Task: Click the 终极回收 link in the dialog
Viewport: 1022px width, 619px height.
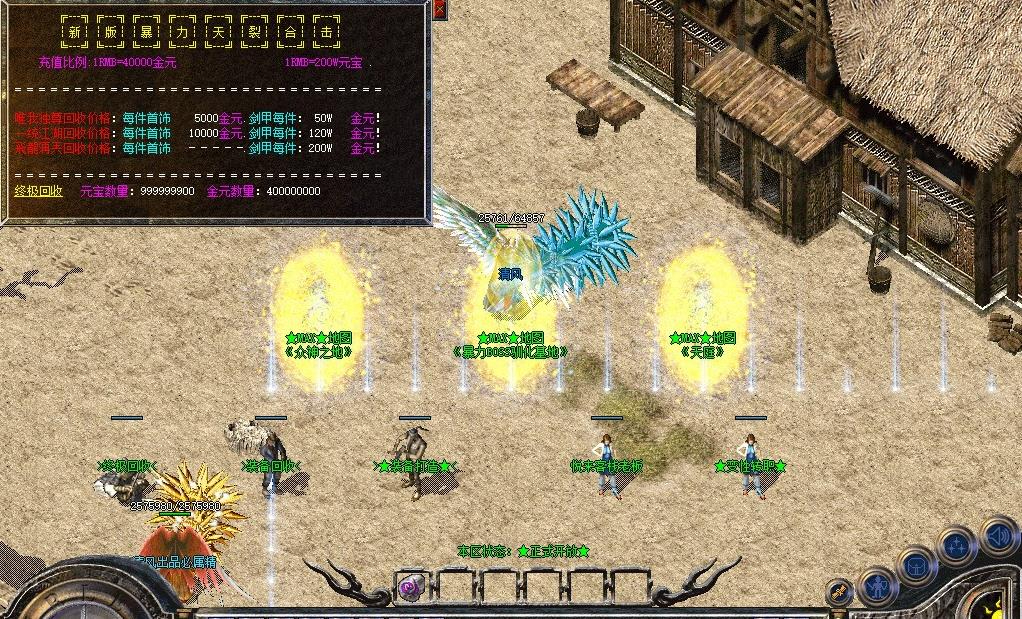Action: pos(38,191)
